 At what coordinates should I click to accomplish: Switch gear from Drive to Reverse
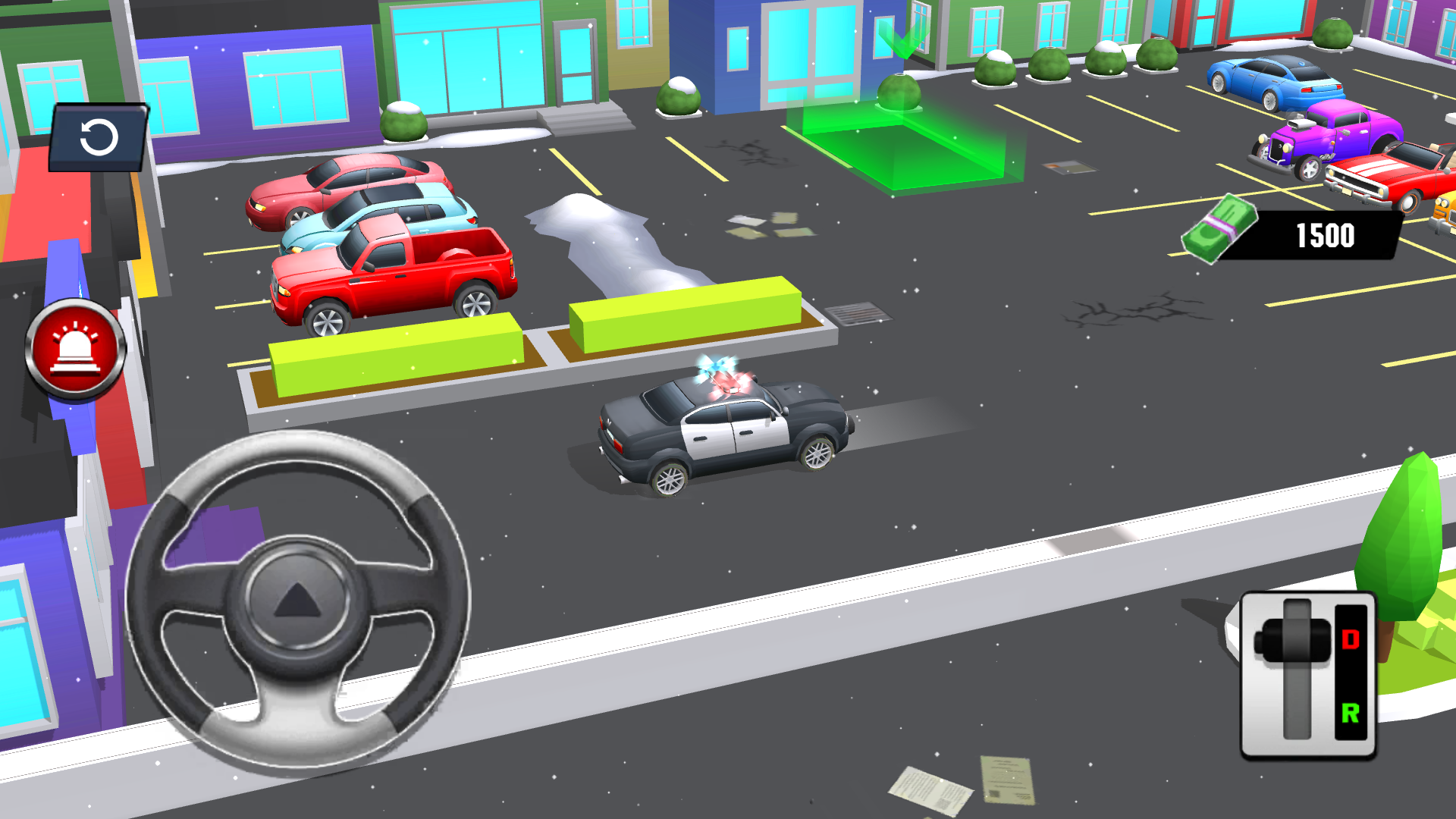click(x=1351, y=714)
